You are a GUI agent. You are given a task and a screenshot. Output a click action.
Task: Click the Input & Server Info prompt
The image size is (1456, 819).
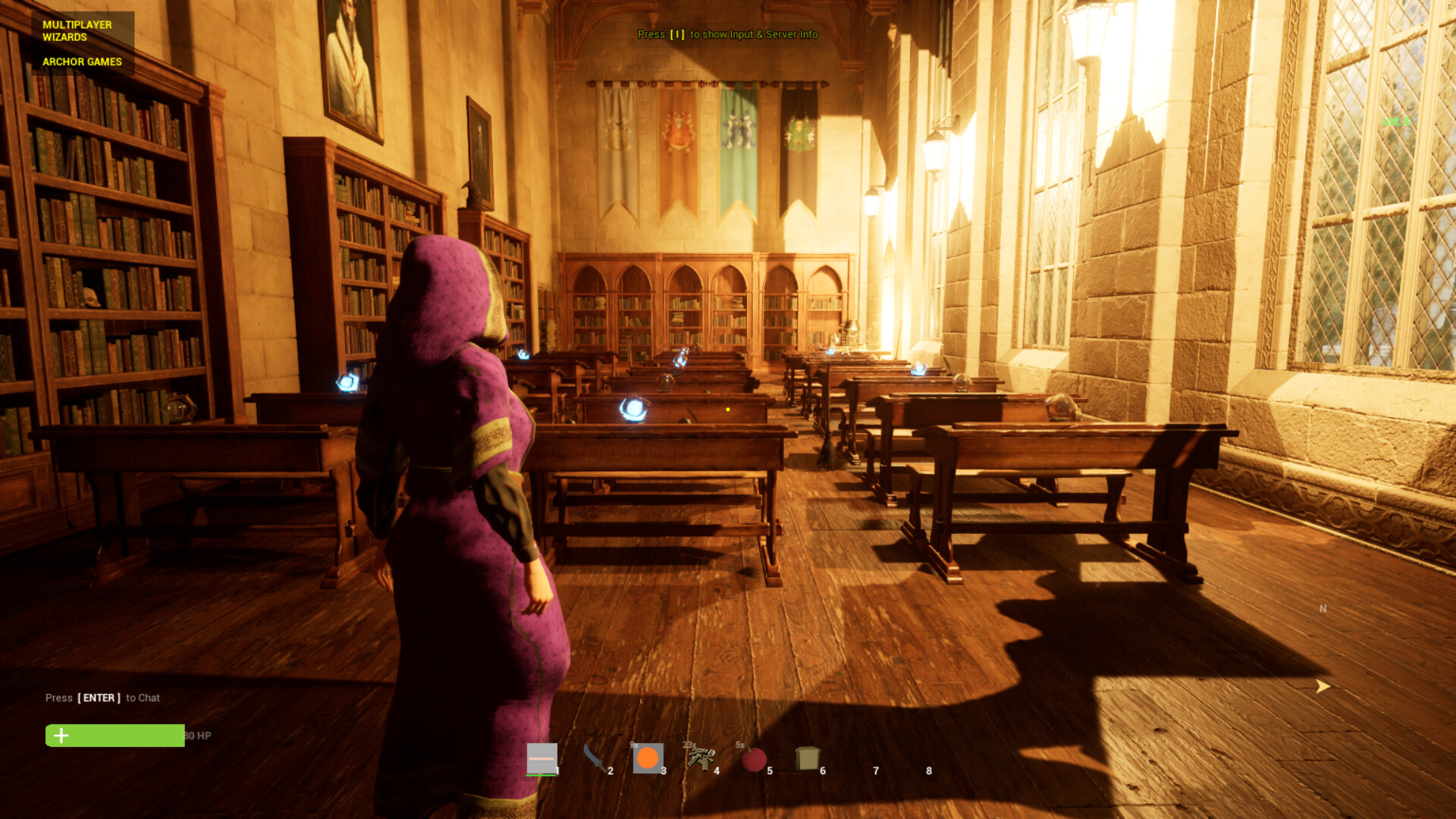click(727, 34)
